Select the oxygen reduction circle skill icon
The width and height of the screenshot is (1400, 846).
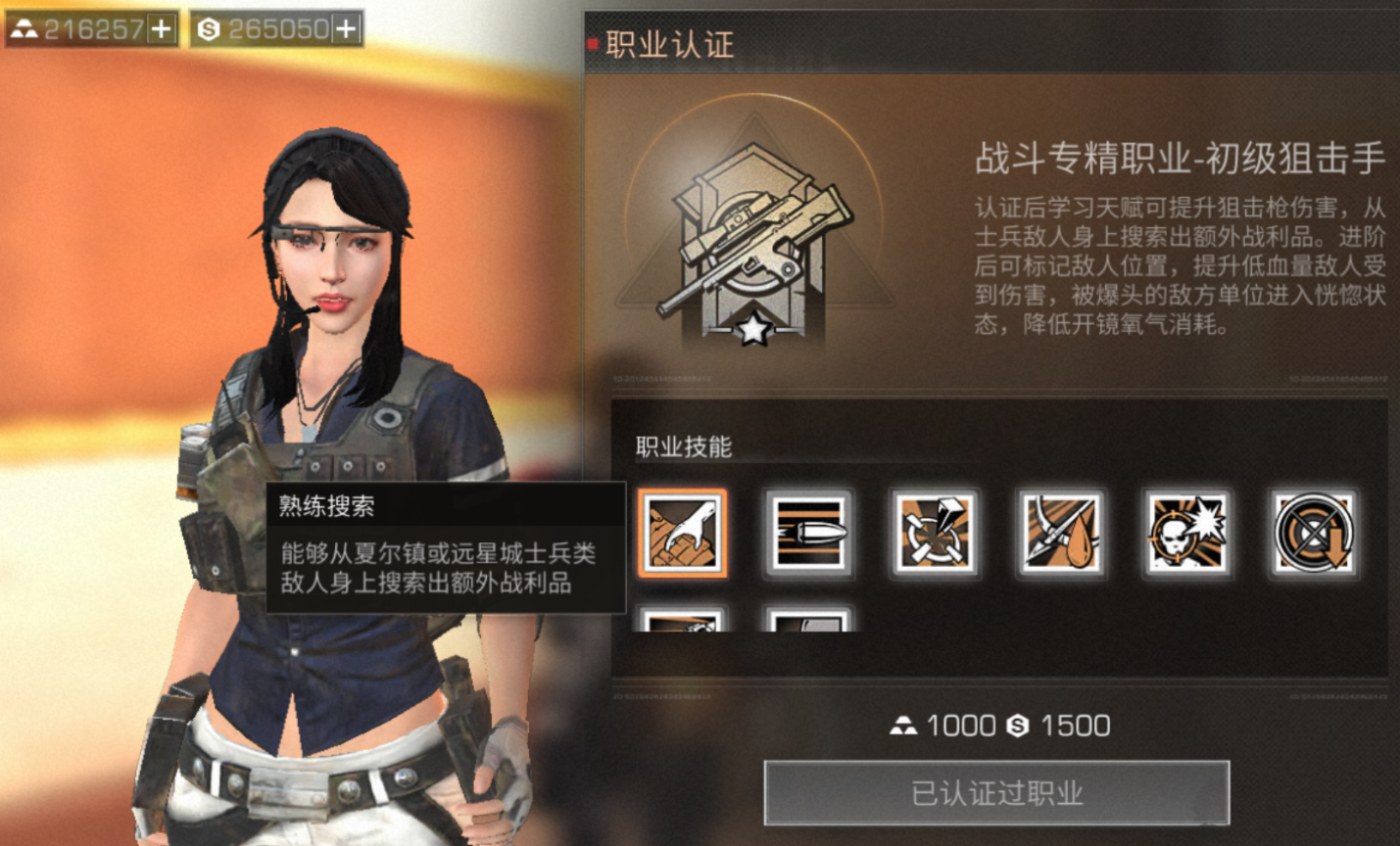coord(1312,534)
